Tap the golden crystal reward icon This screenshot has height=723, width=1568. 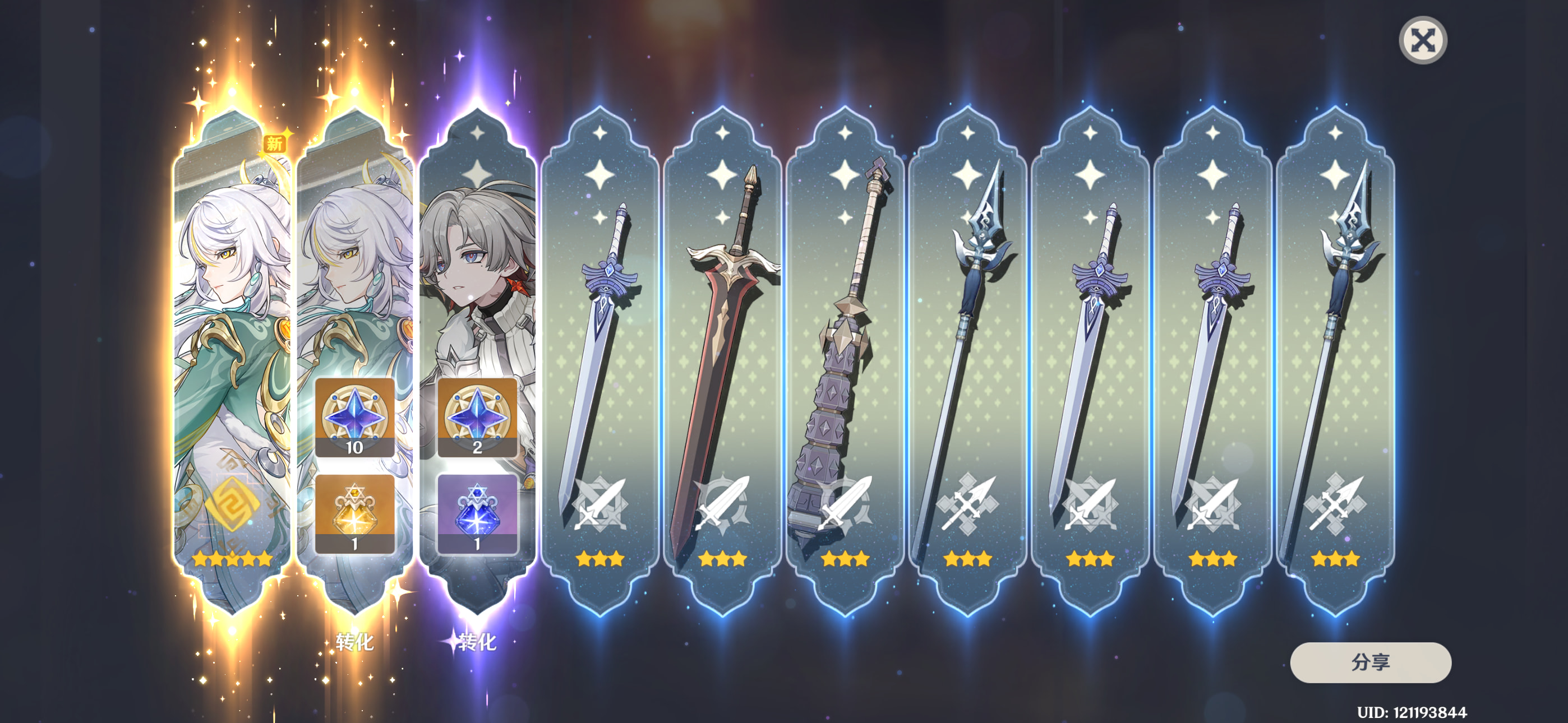tap(354, 513)
